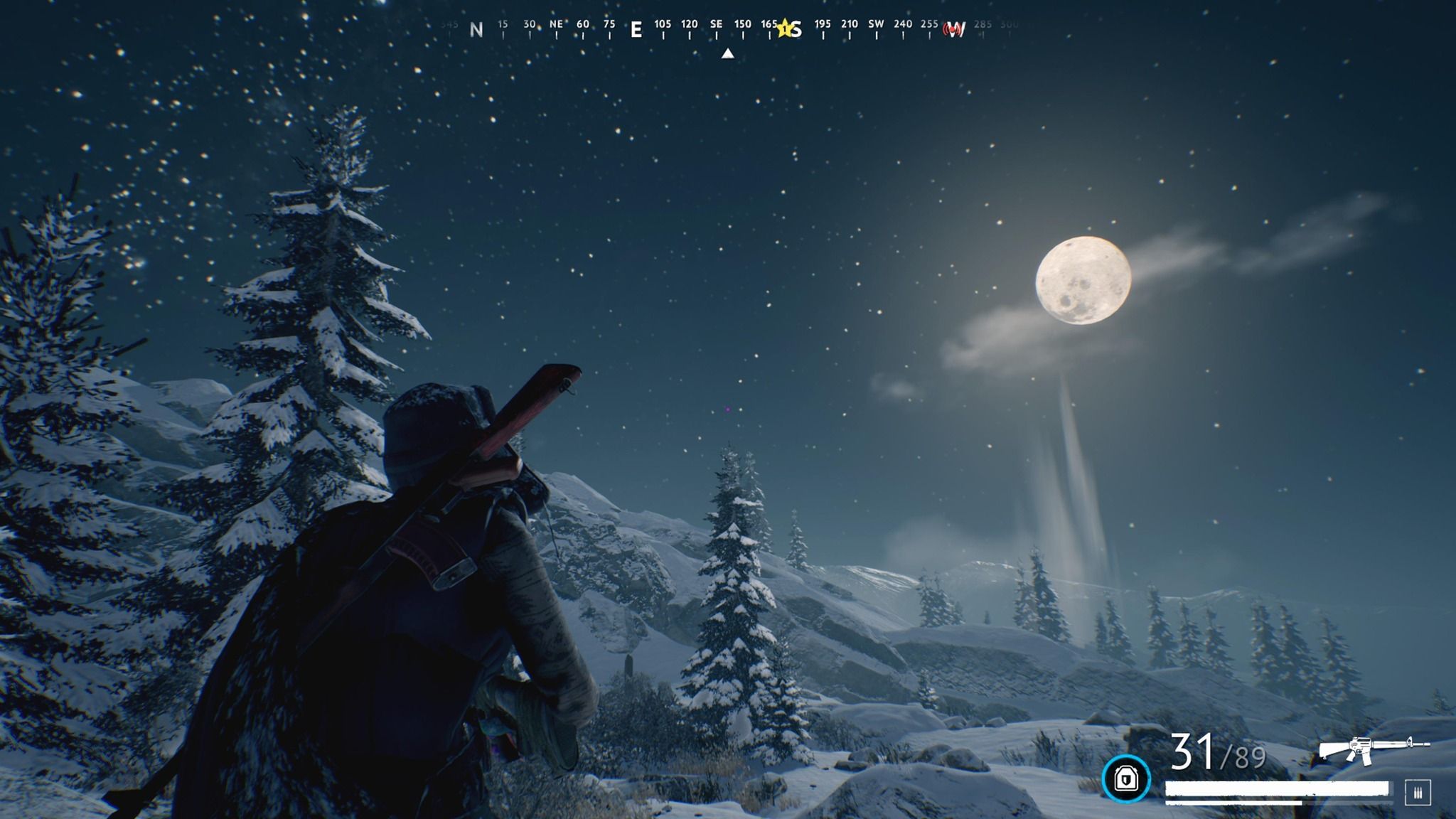Toggle the fire mode bullets icon
The height and width of the screenshot is (819, 1456).
[1418, 792]
